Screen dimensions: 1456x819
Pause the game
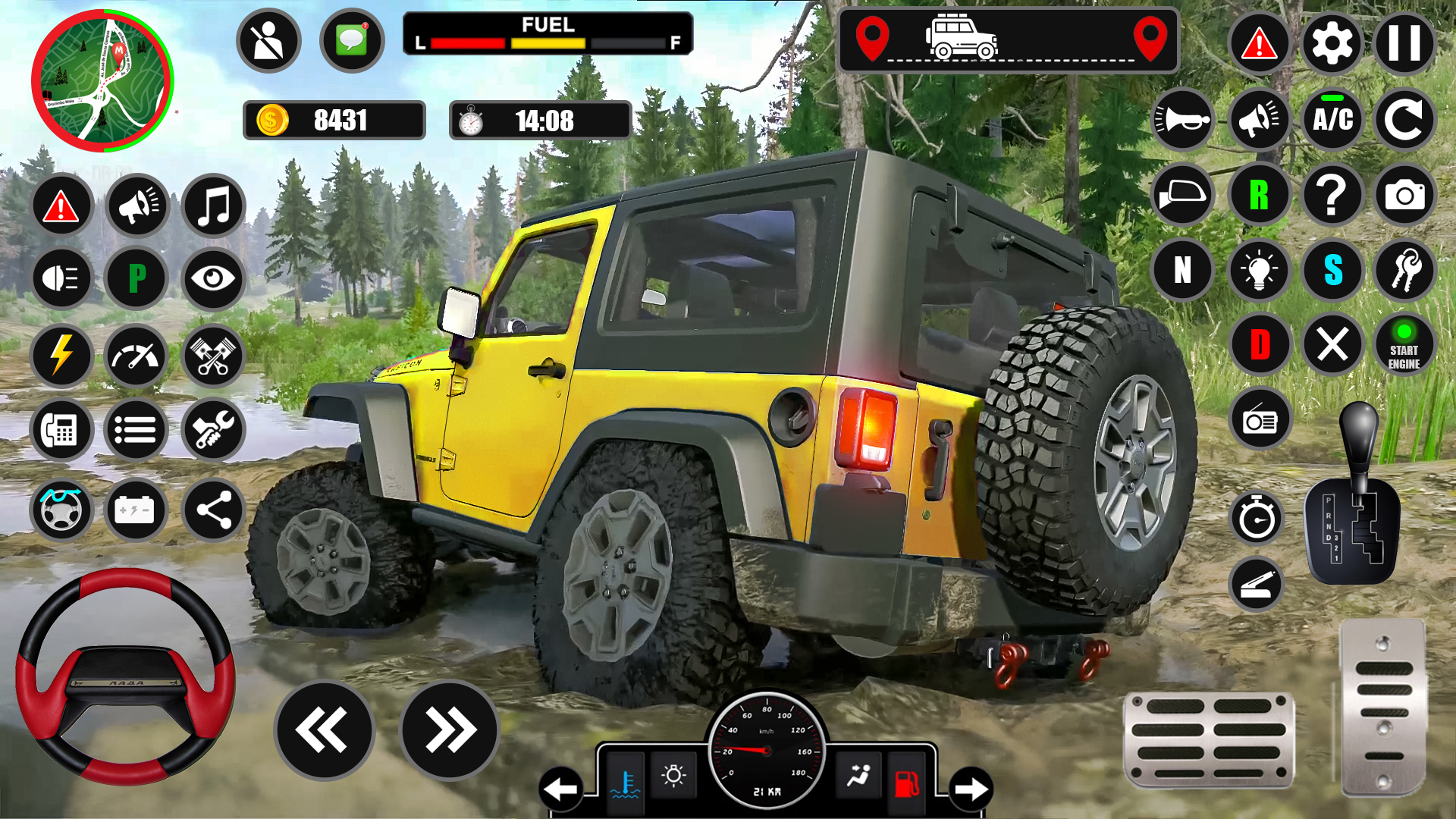click(x=1407, y=42)
